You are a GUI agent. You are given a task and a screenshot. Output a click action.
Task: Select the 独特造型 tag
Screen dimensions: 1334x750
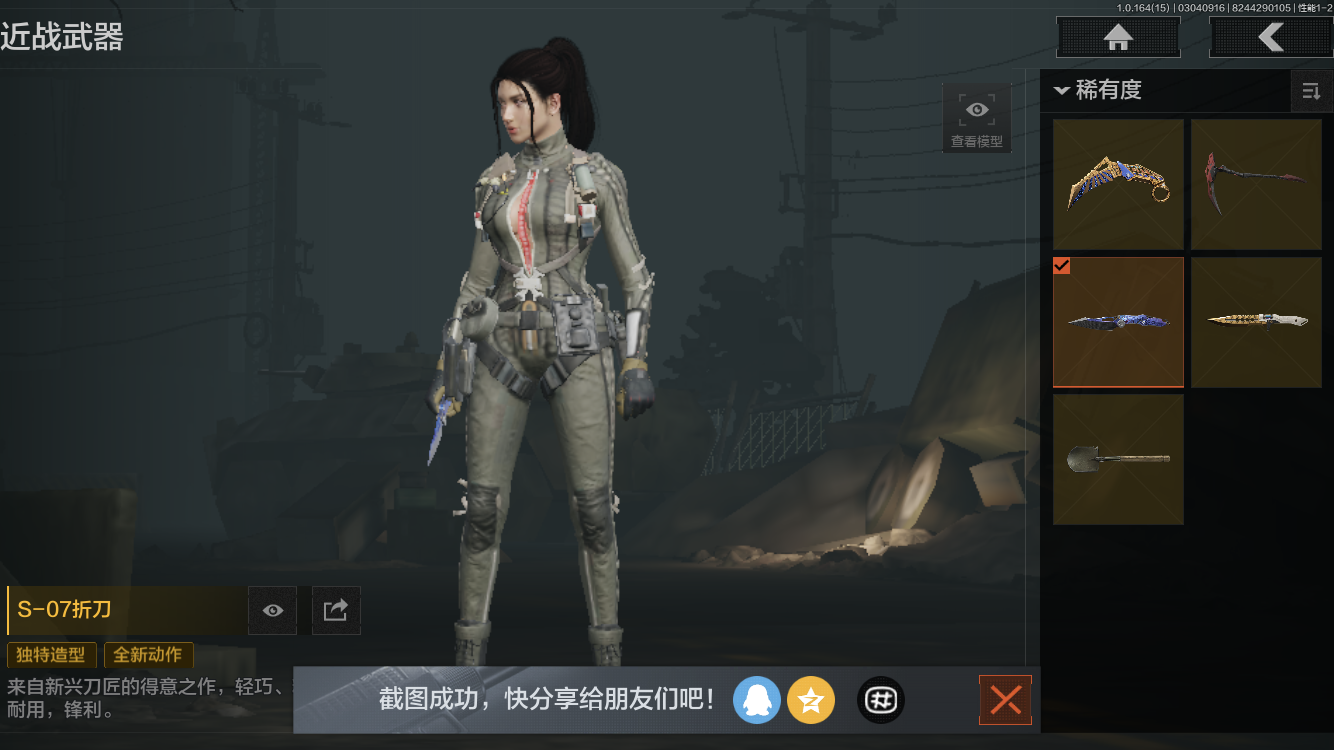coord(52,655)
